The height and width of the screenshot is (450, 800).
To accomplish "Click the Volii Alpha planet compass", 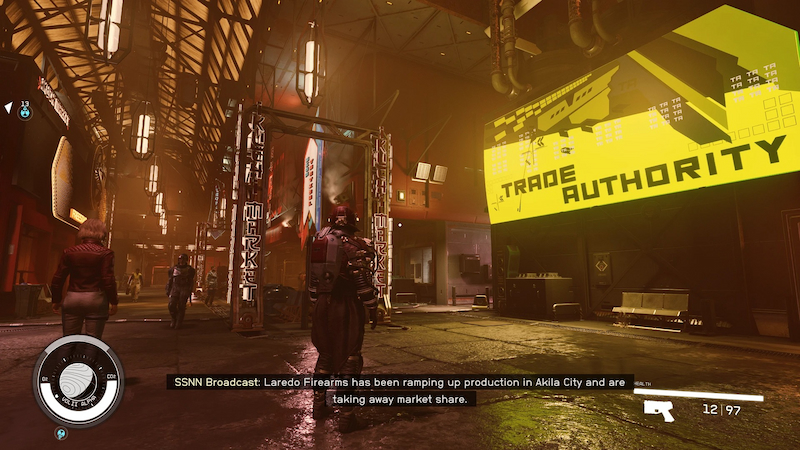I will pos(78,380).
